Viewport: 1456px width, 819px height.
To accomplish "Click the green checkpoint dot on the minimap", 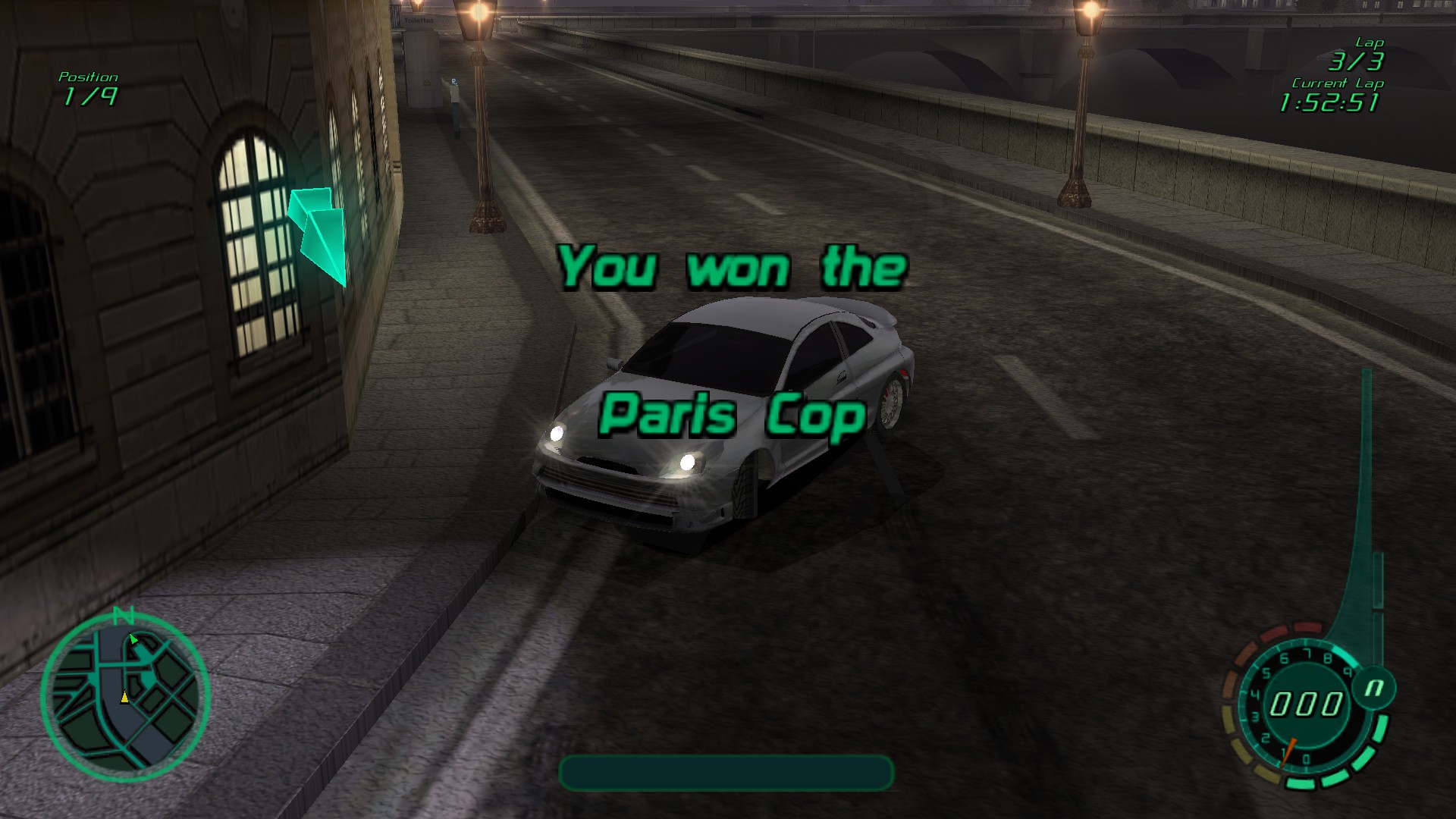I will 135,639.
